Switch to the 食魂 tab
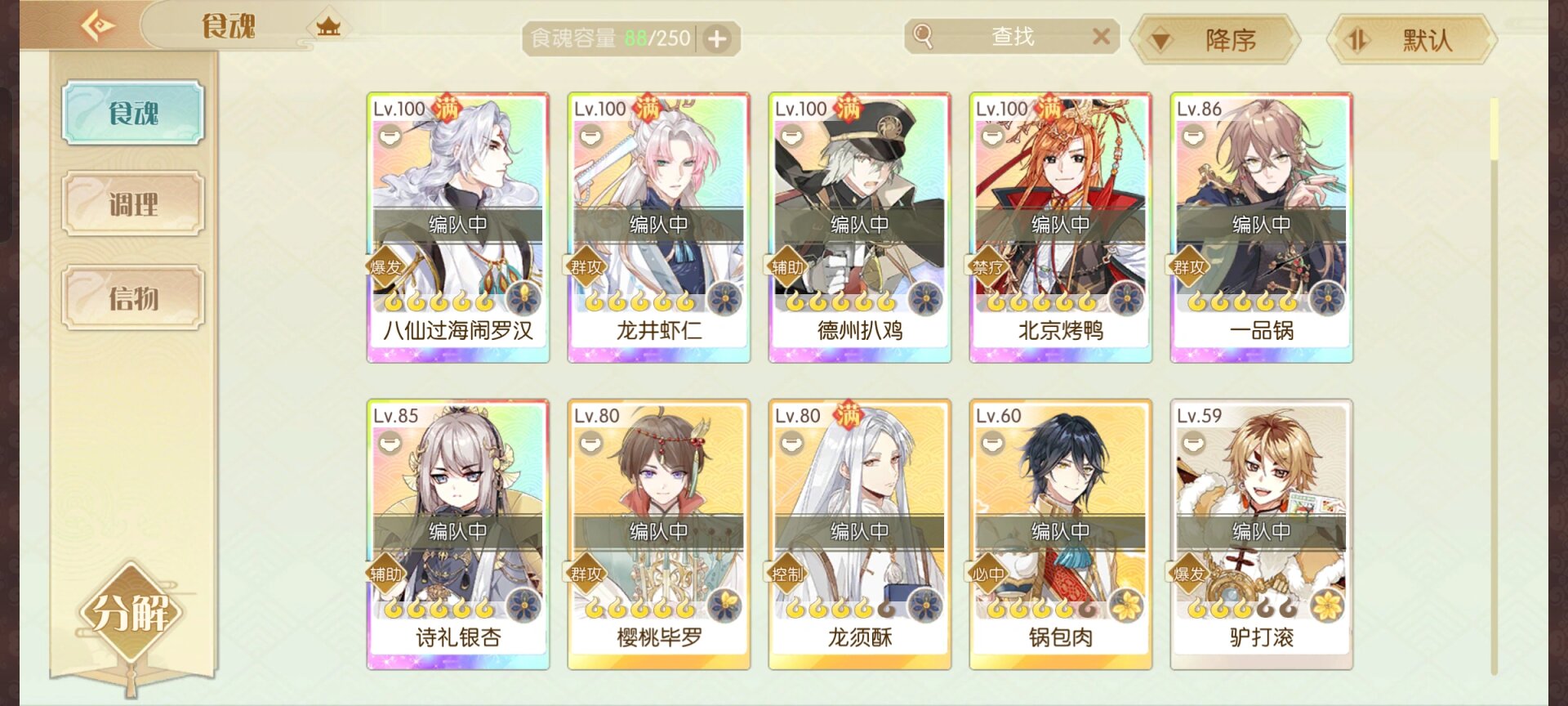This screenshot has height=706, width=1568. click(x=133, y=113)
